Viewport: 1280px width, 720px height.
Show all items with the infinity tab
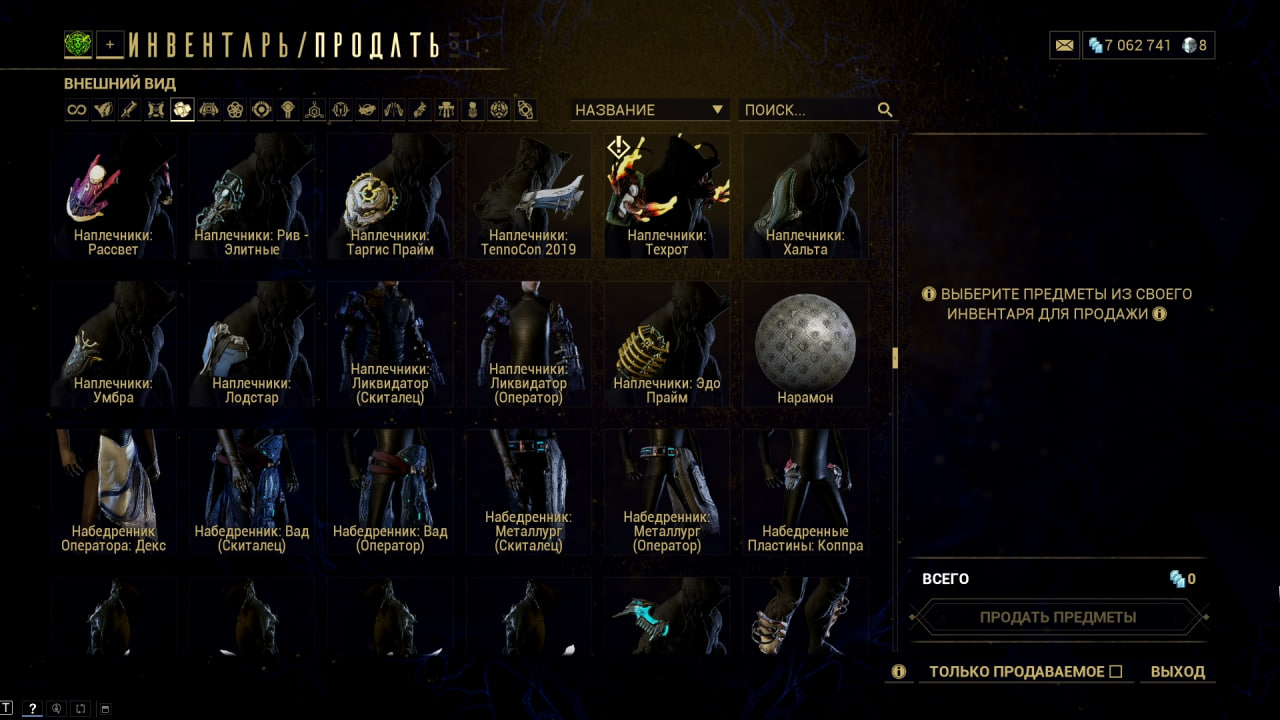coord(77,110)
